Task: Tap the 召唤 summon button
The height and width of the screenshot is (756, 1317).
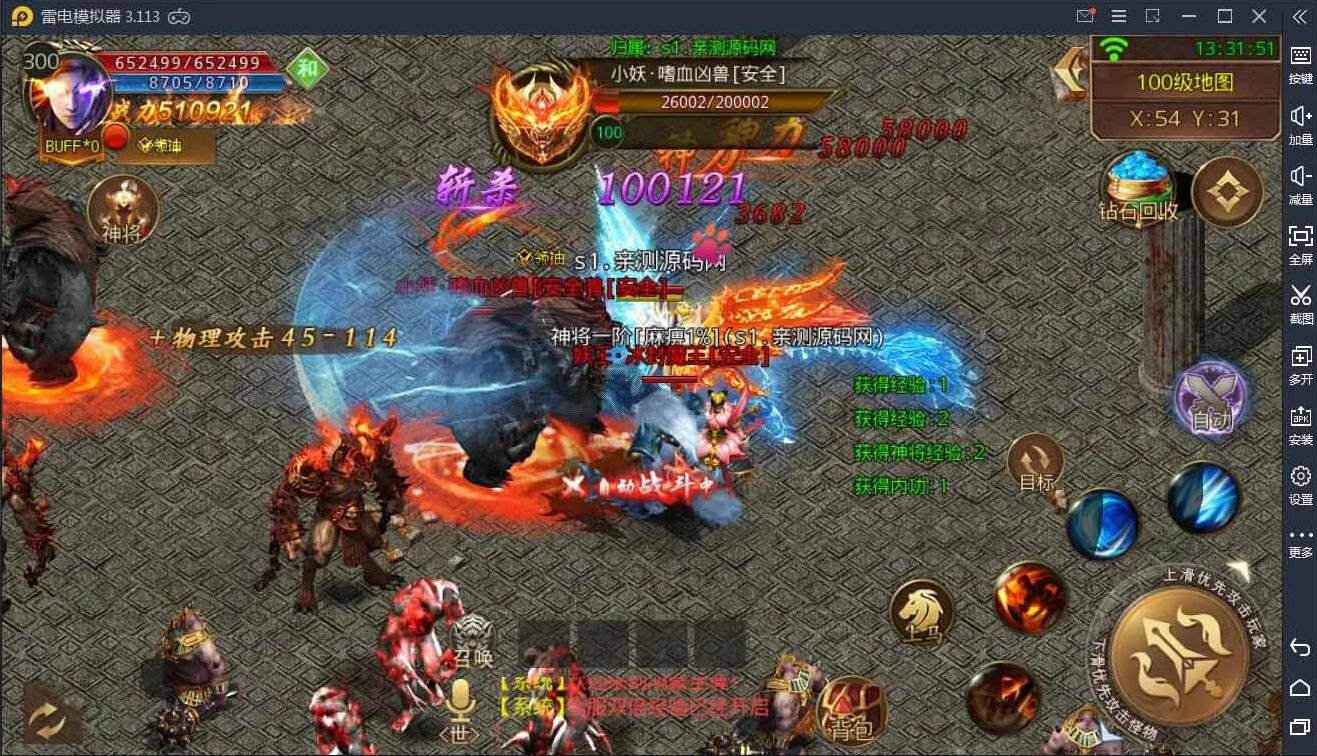Action: (473, 640)
